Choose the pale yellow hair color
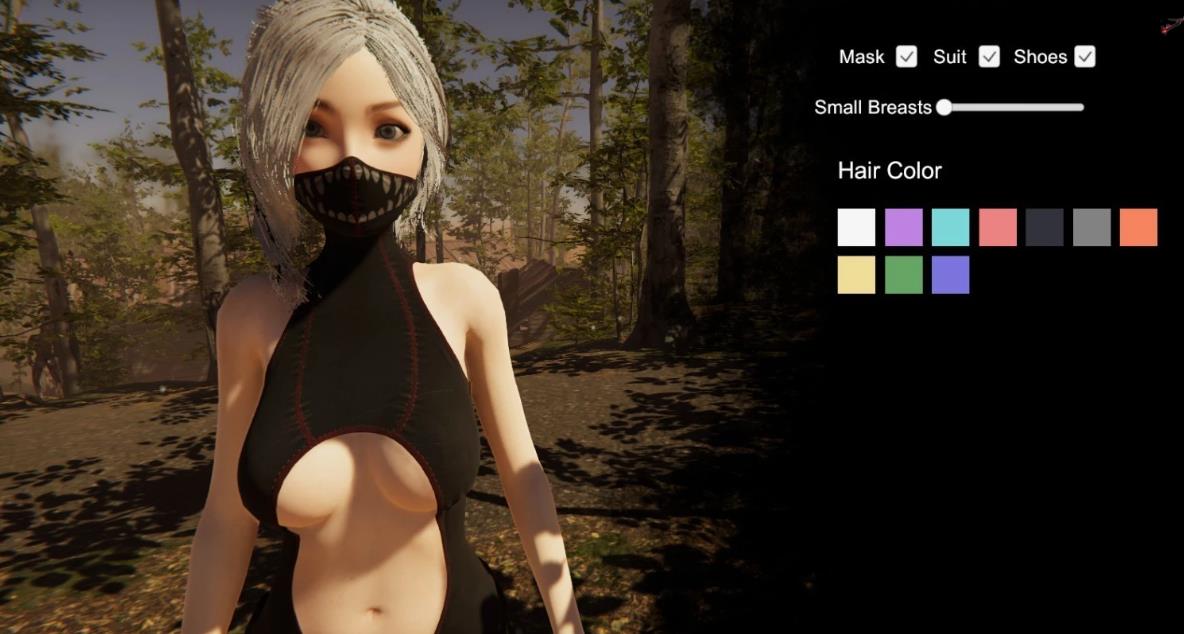Image resolution: width=1184 pixels, height=634 pixels. (x=856, y=275)
